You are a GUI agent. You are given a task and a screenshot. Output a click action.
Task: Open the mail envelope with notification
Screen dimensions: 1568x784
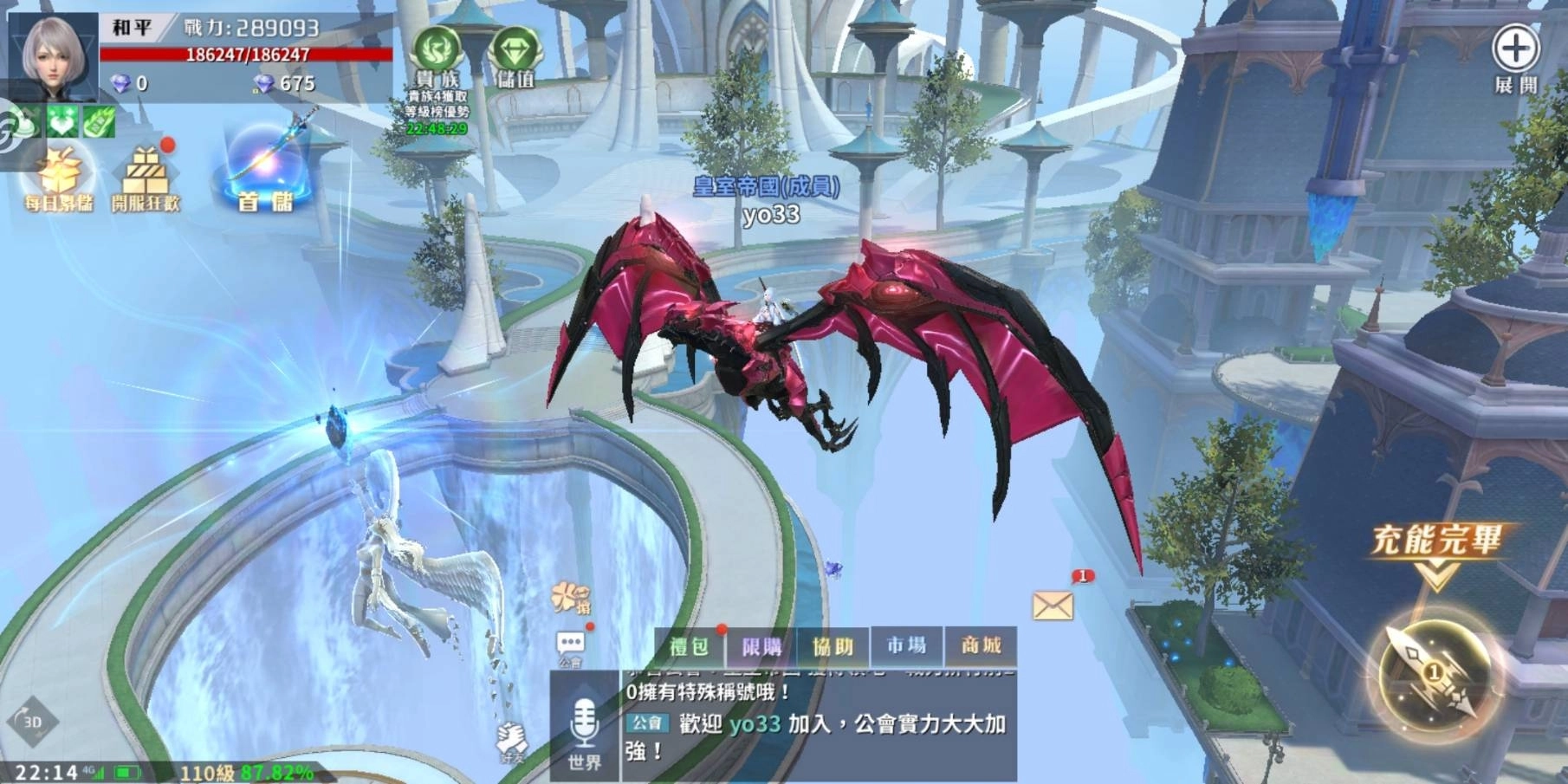[1053, 605]
